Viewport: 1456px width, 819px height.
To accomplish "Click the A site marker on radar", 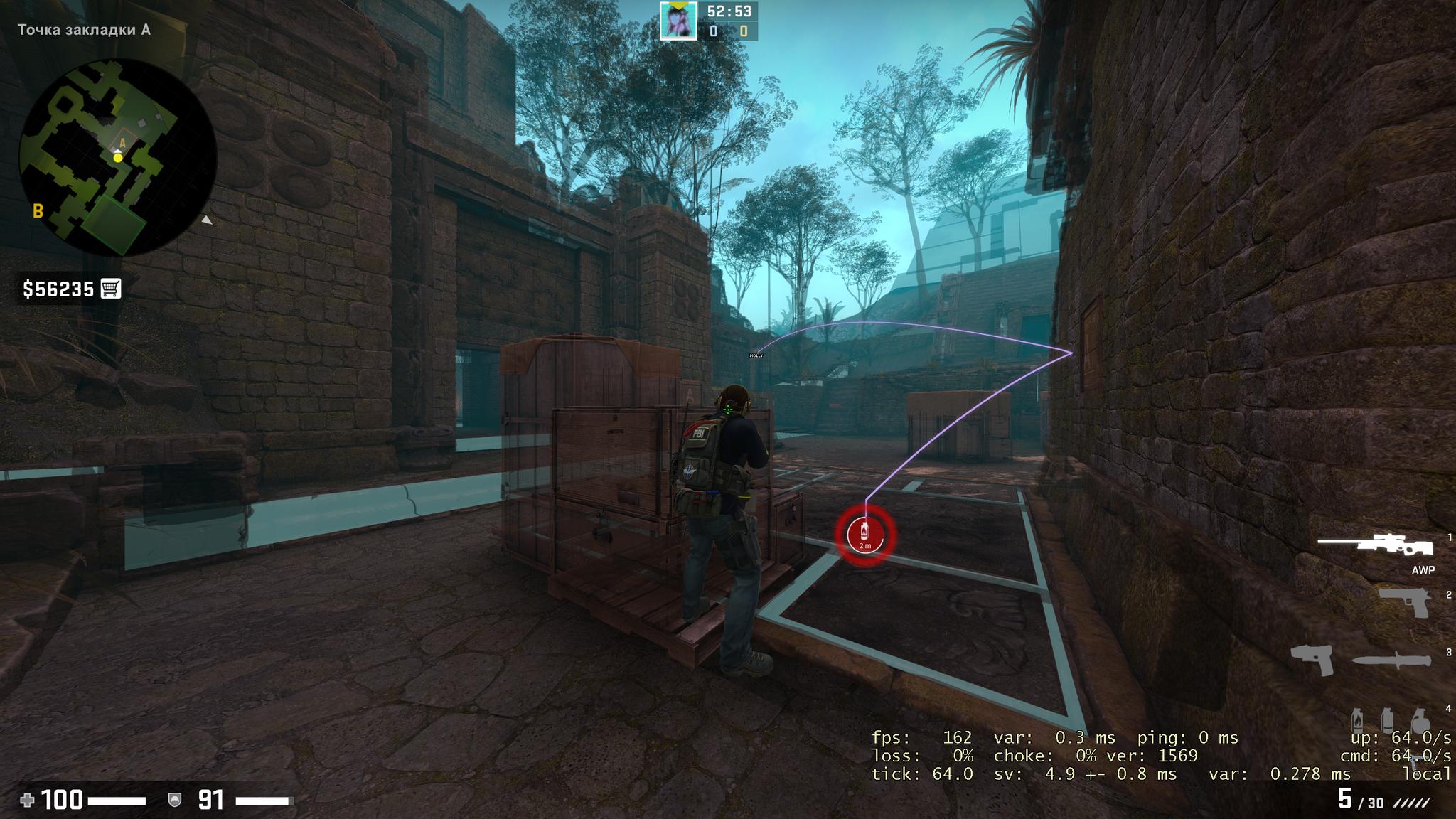I will click(x=122, y=143).
